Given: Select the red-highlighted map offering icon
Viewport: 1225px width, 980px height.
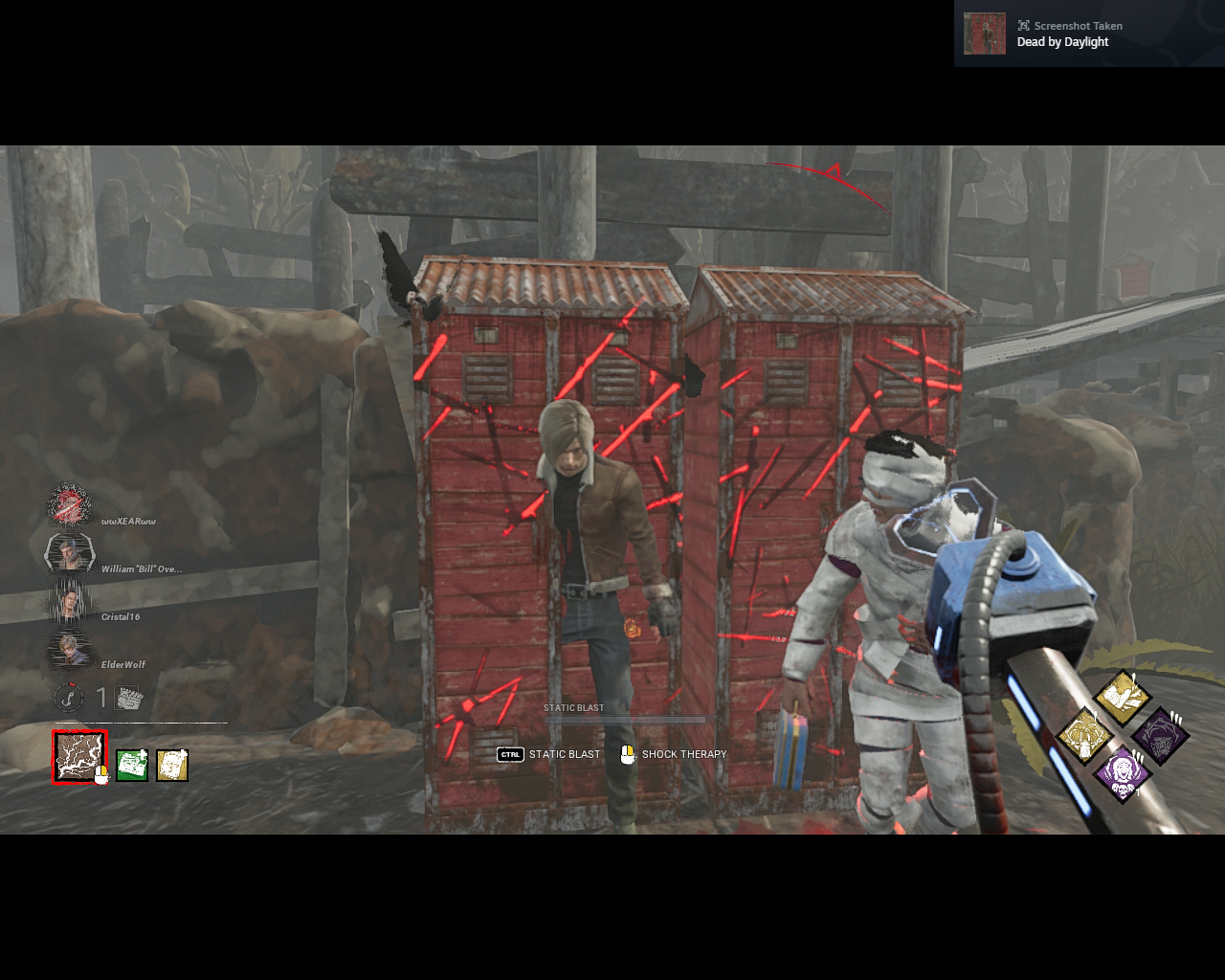Looking at the screenshot, I should pos(79,759).
